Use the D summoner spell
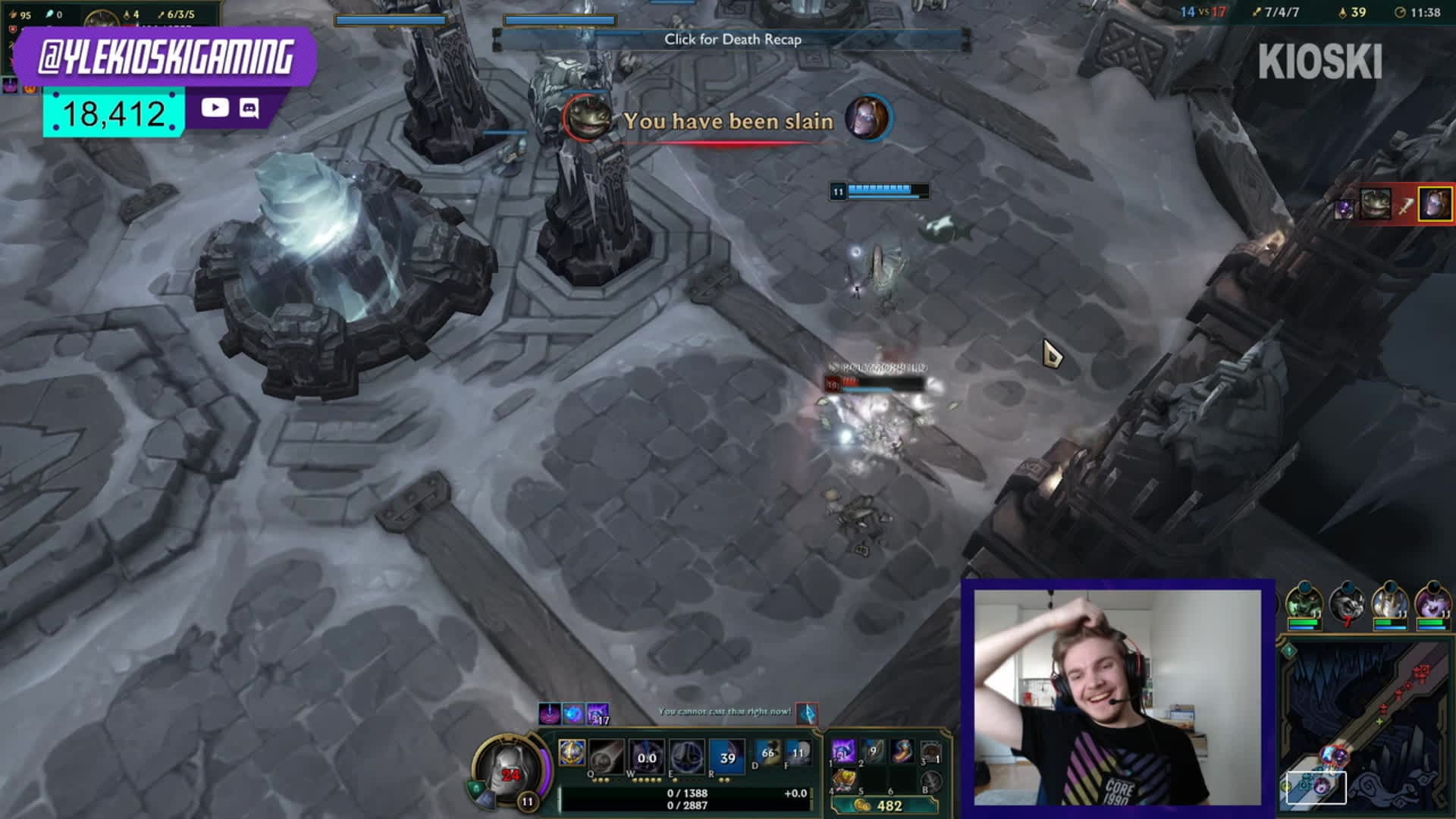Viewport: 1456px width, 819px height. pos(767,753)
